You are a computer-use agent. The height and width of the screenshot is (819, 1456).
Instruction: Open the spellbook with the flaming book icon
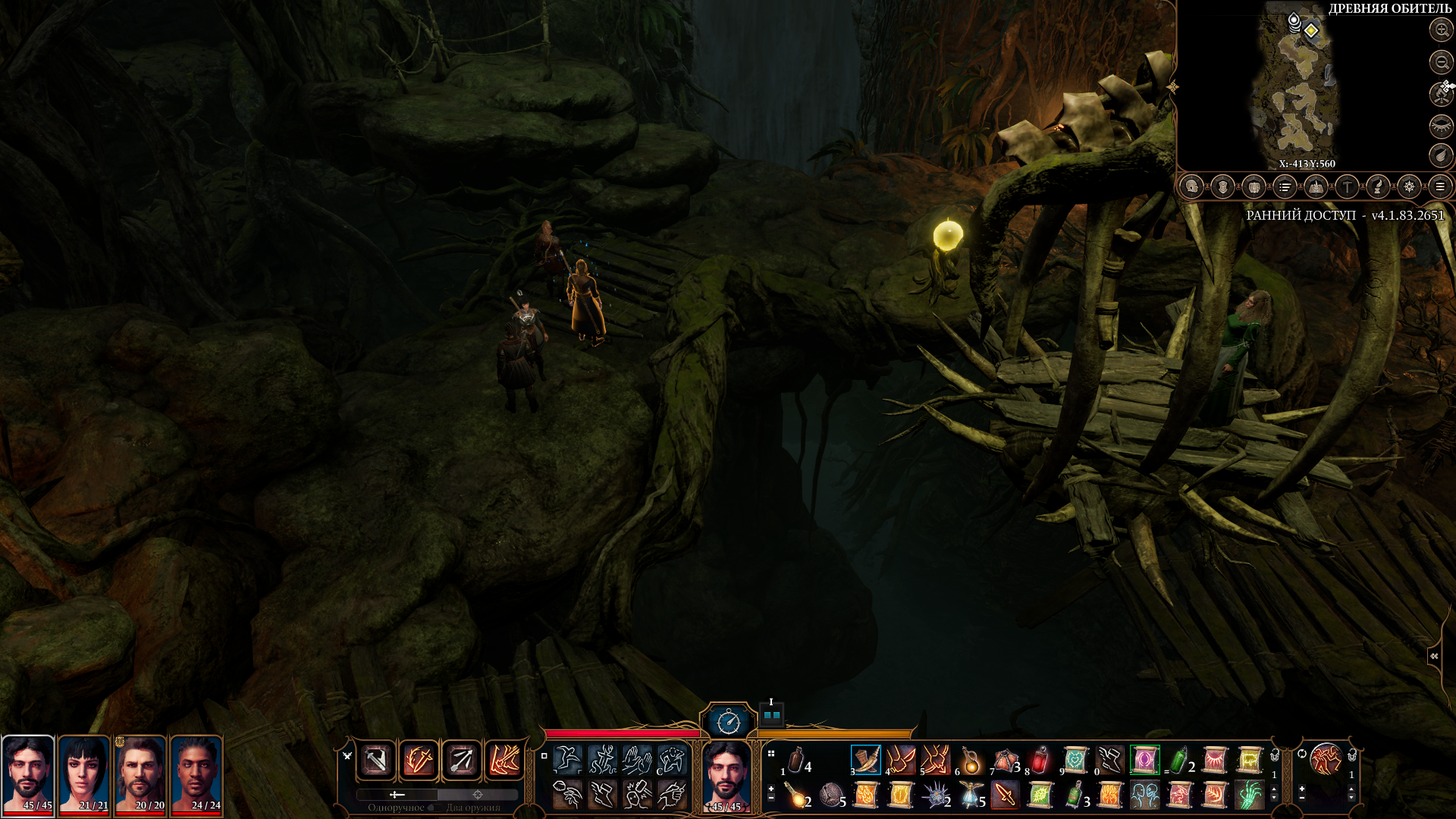pyautogui.click(x=1316, y=187)
